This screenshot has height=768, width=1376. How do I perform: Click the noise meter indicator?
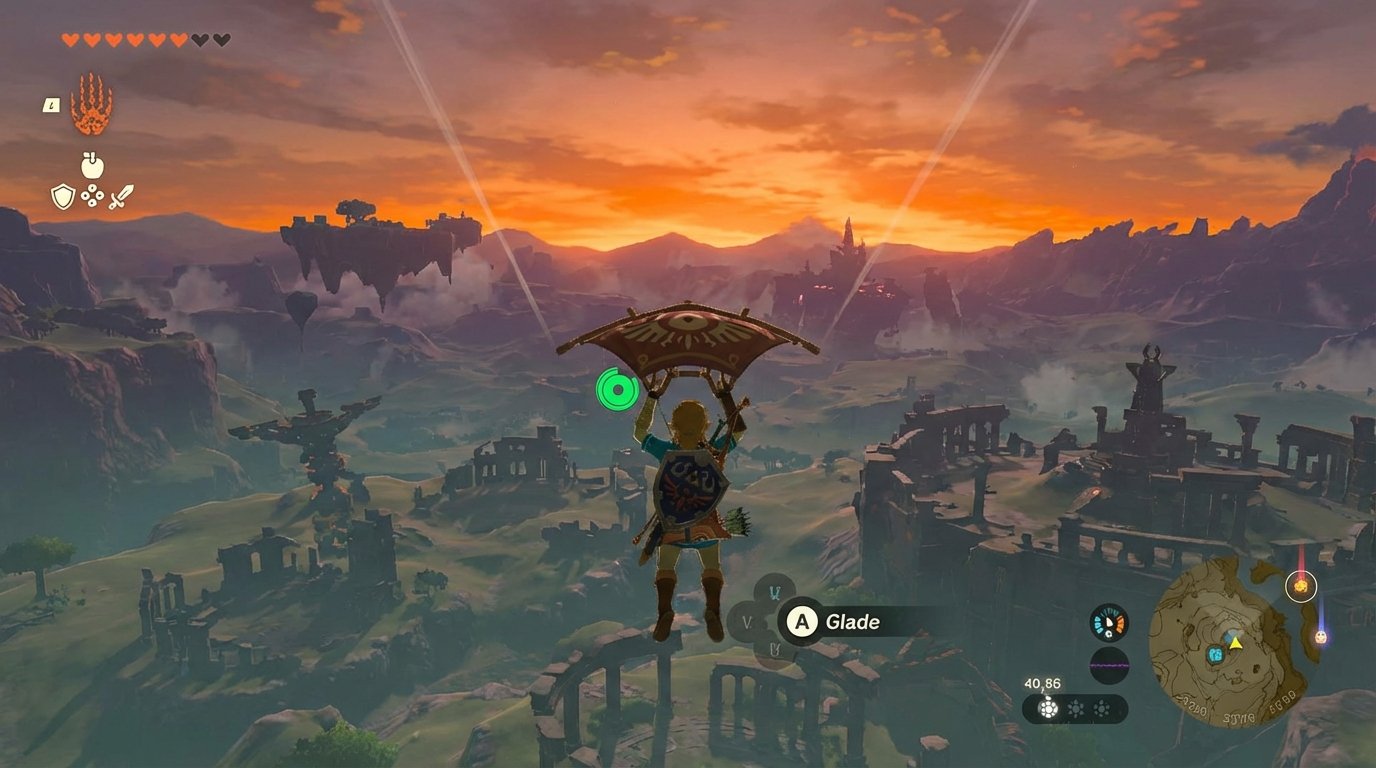pos(1109,663)
